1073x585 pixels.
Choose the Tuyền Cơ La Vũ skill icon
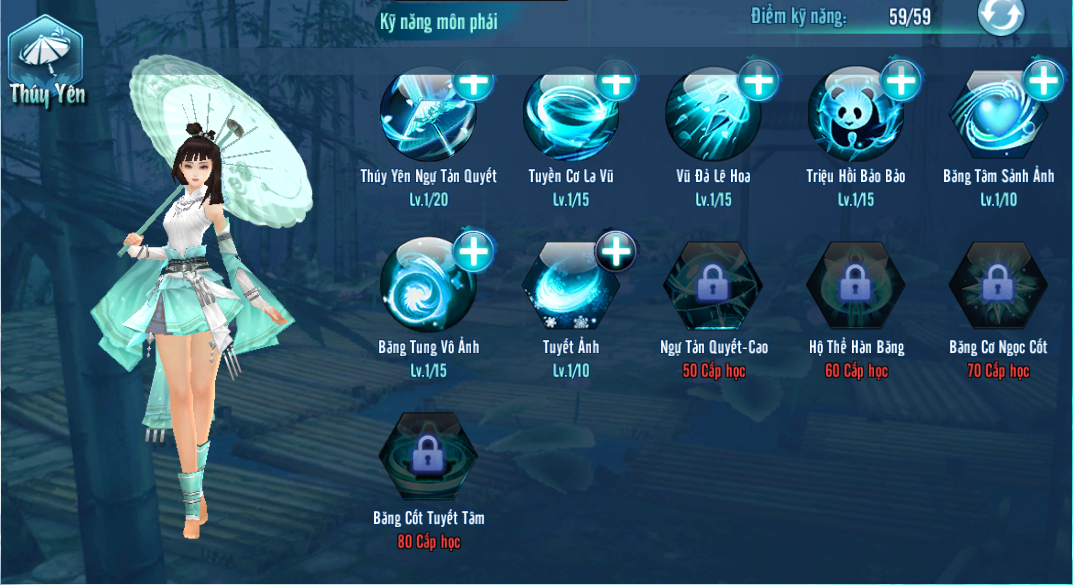[570, 115]
